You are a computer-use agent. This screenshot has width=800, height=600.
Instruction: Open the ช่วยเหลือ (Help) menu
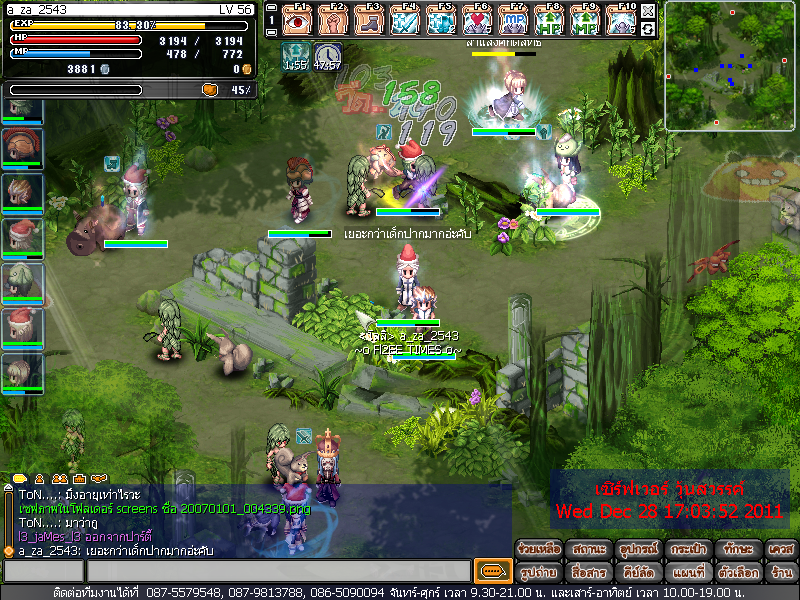point(539,549)
